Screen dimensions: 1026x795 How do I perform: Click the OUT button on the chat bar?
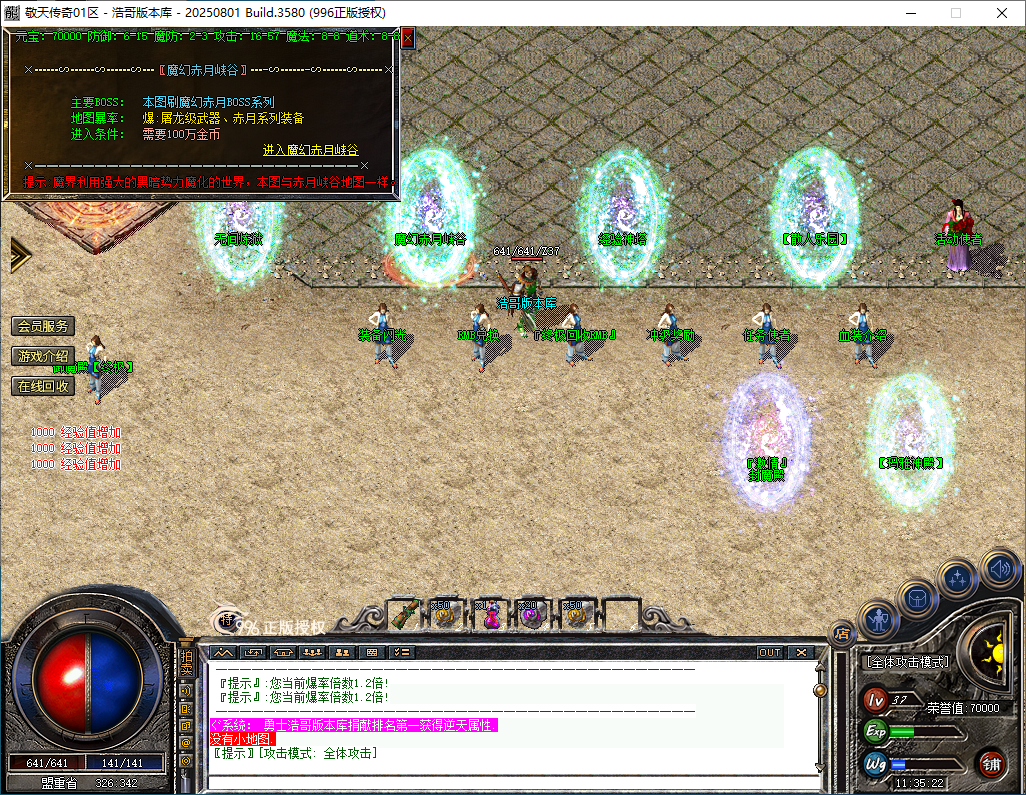click(x=769, y=652)
